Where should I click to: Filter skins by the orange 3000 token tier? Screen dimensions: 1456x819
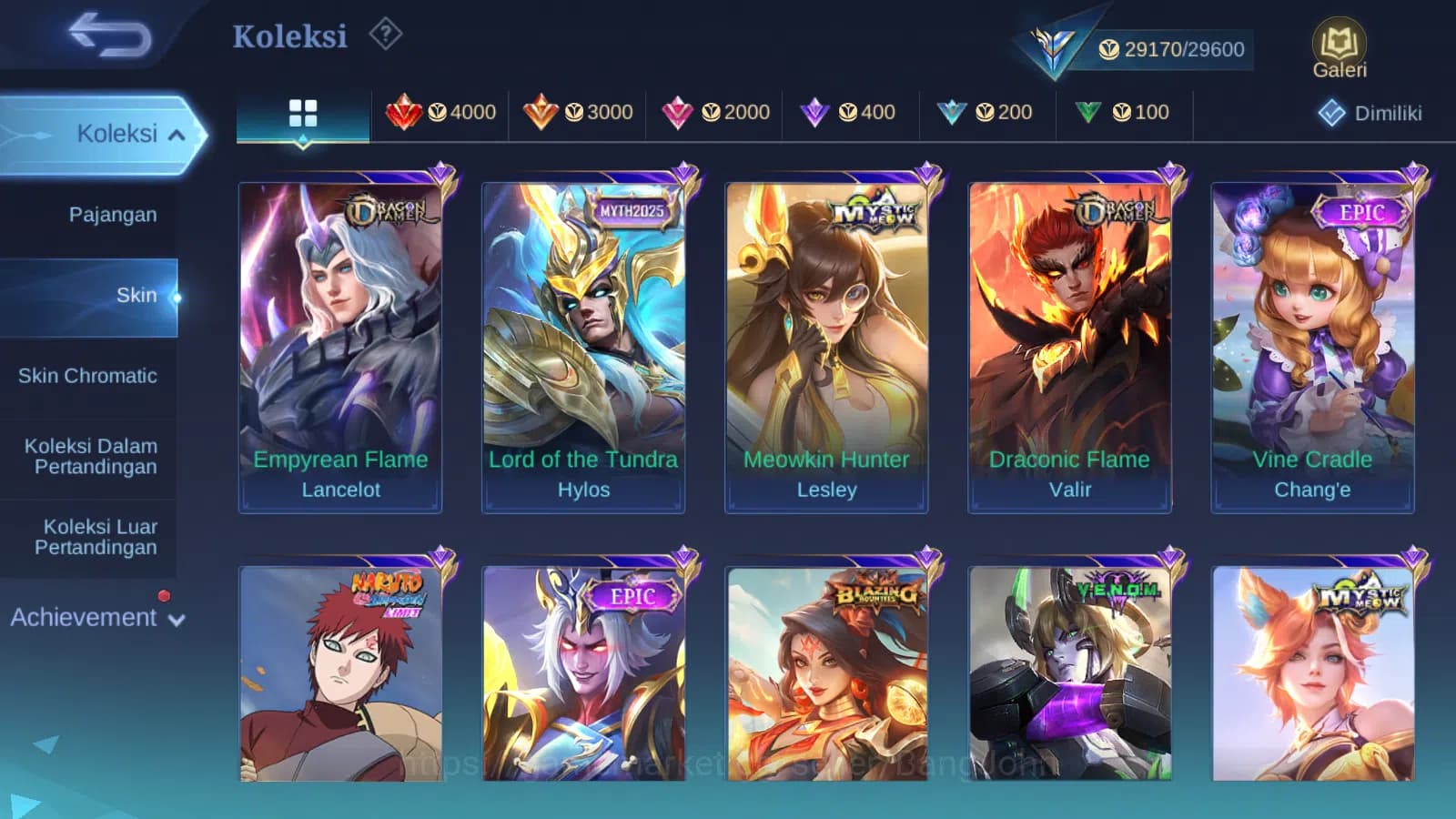coord(580,112)
